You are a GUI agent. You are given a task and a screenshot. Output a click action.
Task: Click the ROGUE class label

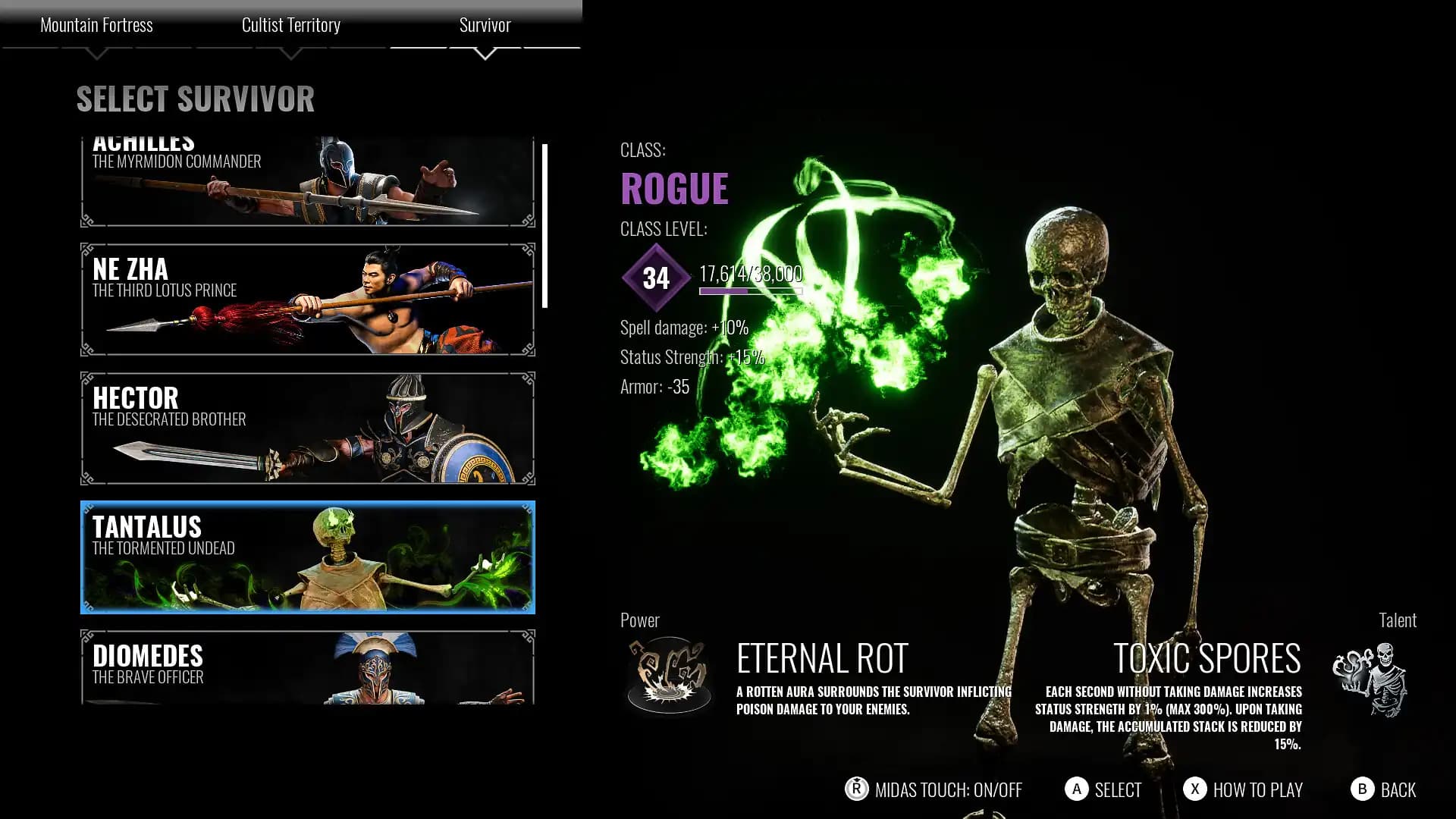pos(673,188)
